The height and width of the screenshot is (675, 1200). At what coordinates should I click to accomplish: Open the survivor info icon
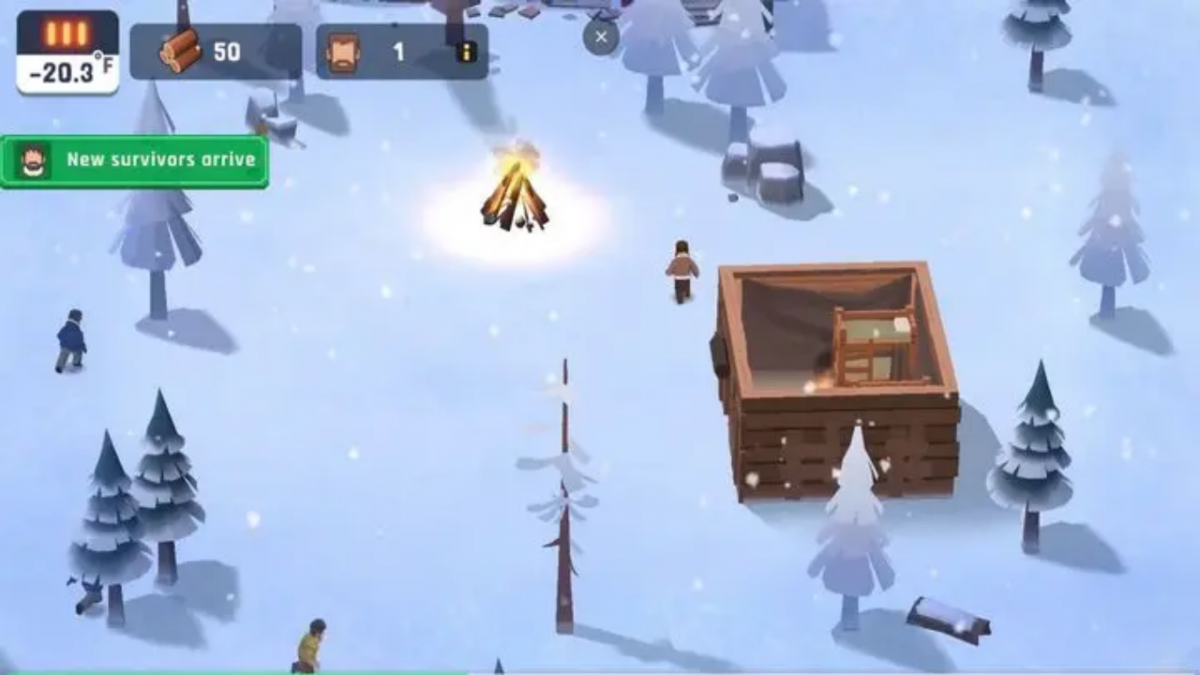click(x=466, y=52)
